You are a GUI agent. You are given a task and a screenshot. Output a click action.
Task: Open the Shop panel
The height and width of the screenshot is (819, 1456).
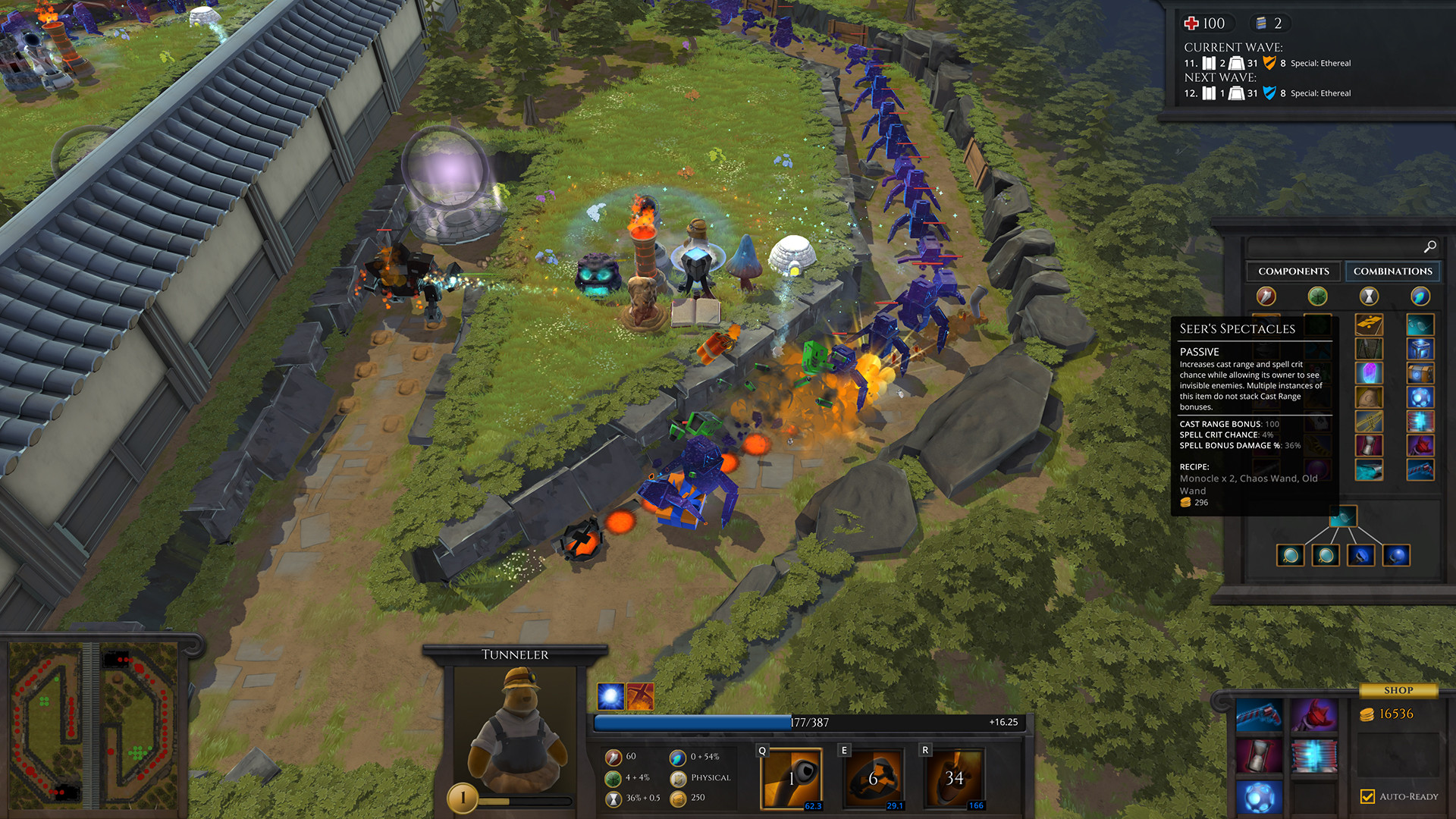click(1399, 689)
